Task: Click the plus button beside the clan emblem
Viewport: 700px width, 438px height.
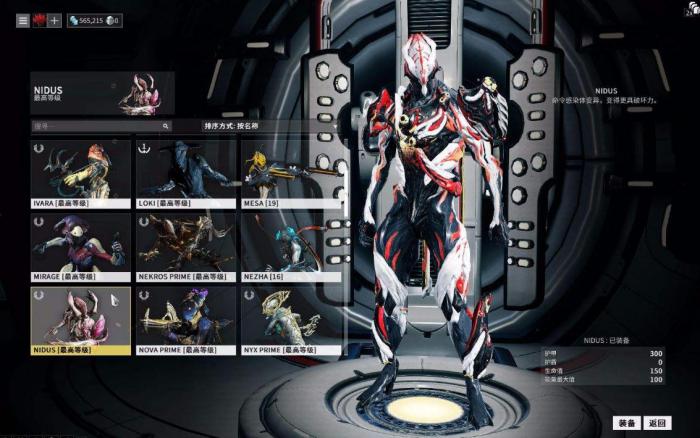Action: 54,20
